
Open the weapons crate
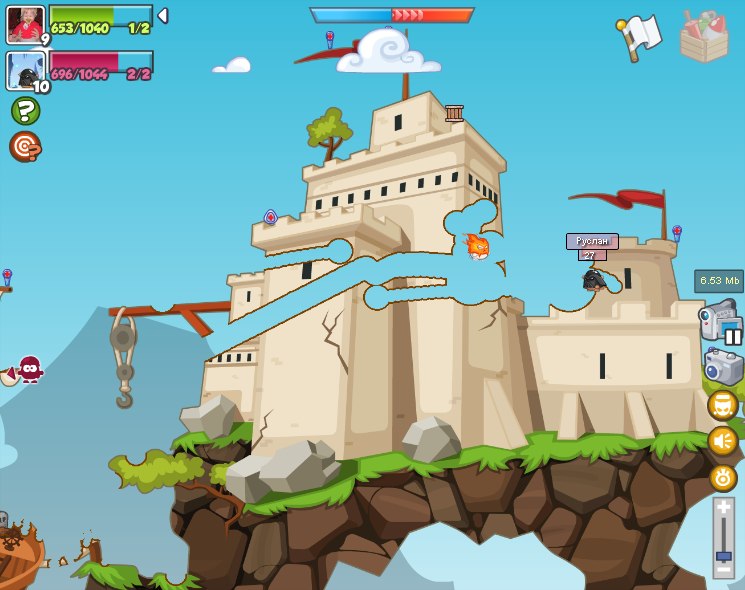pyautogui.click(x=704, y=36)
